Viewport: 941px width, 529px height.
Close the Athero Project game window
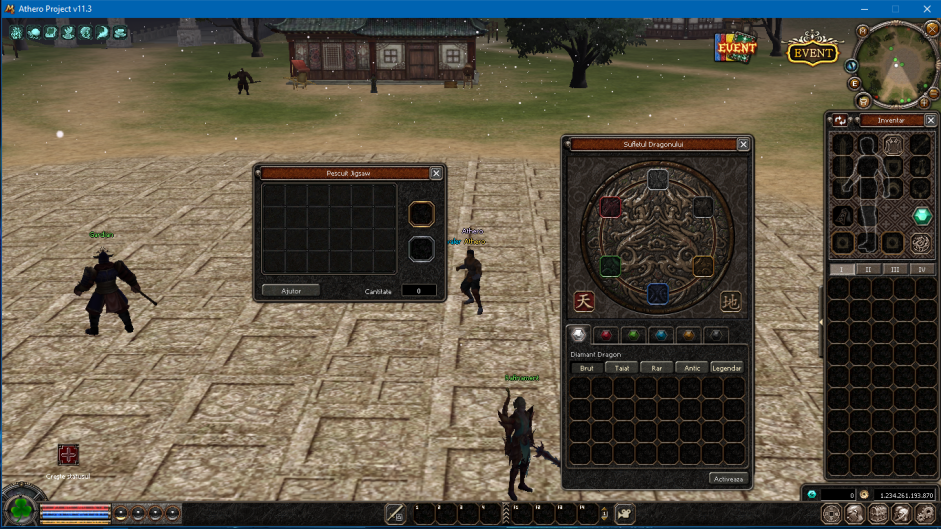click(924, 9)
